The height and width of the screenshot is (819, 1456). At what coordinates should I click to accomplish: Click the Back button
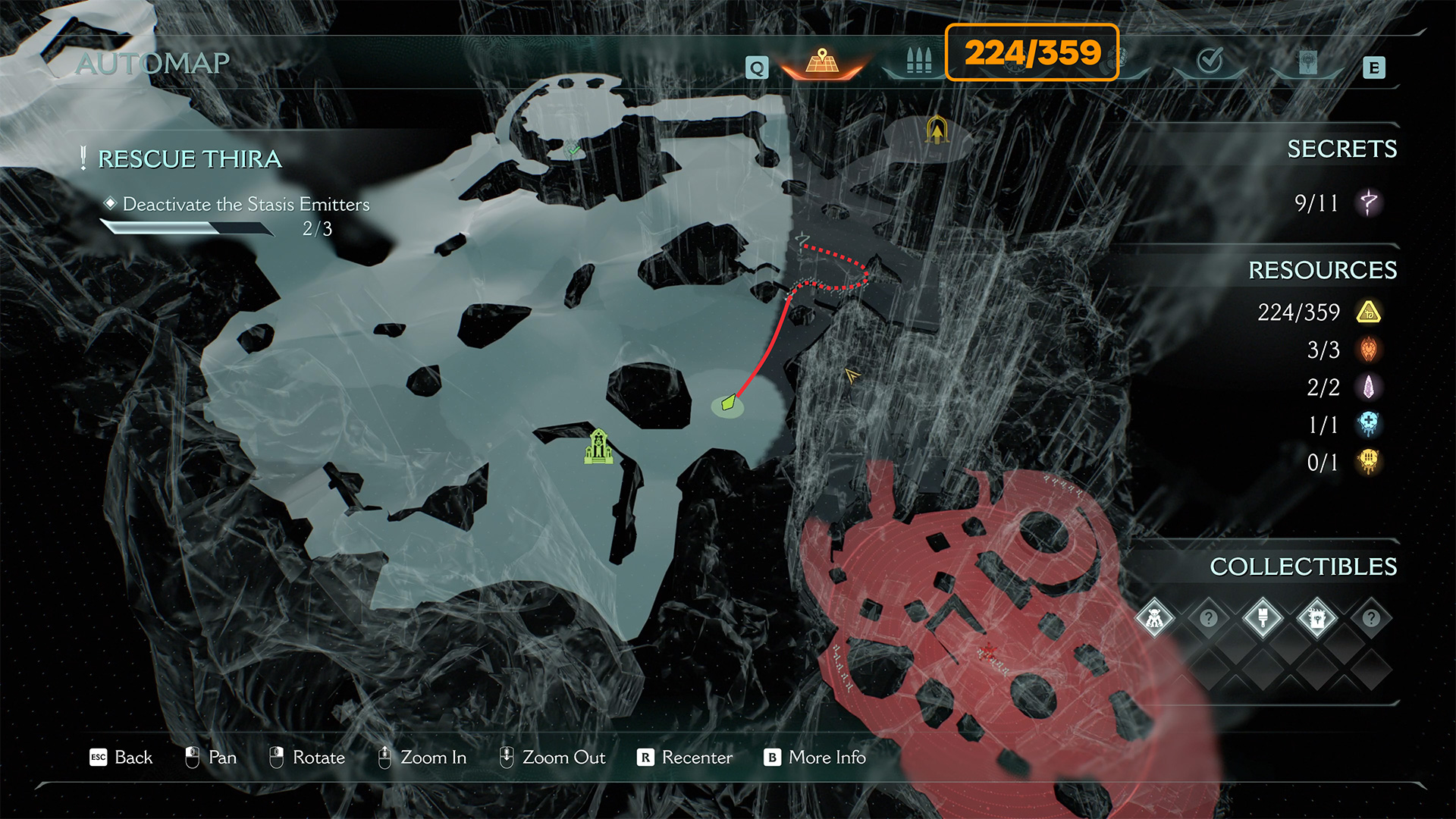click(121, 758)
